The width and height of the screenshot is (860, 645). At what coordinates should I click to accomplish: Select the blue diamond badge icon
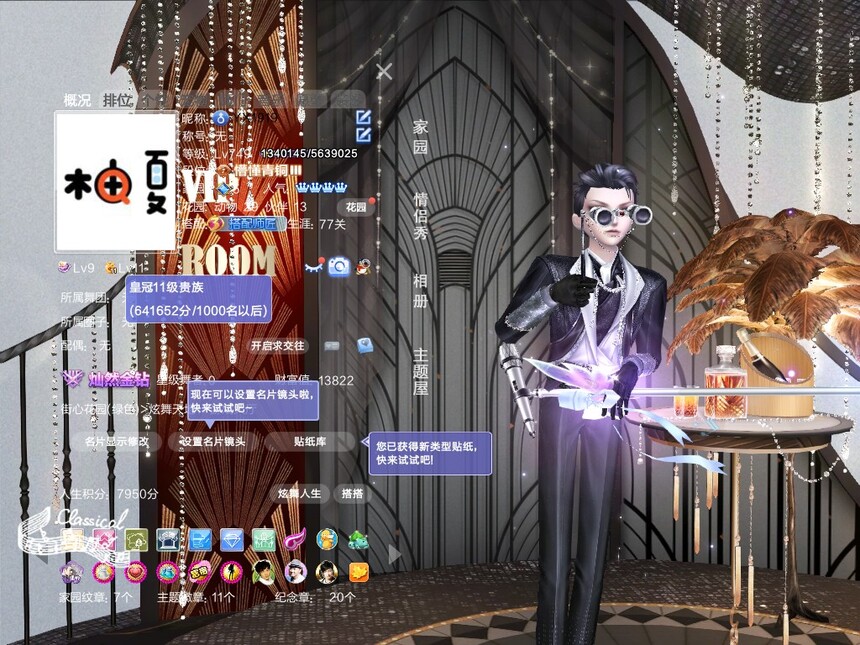pos(232,540)
